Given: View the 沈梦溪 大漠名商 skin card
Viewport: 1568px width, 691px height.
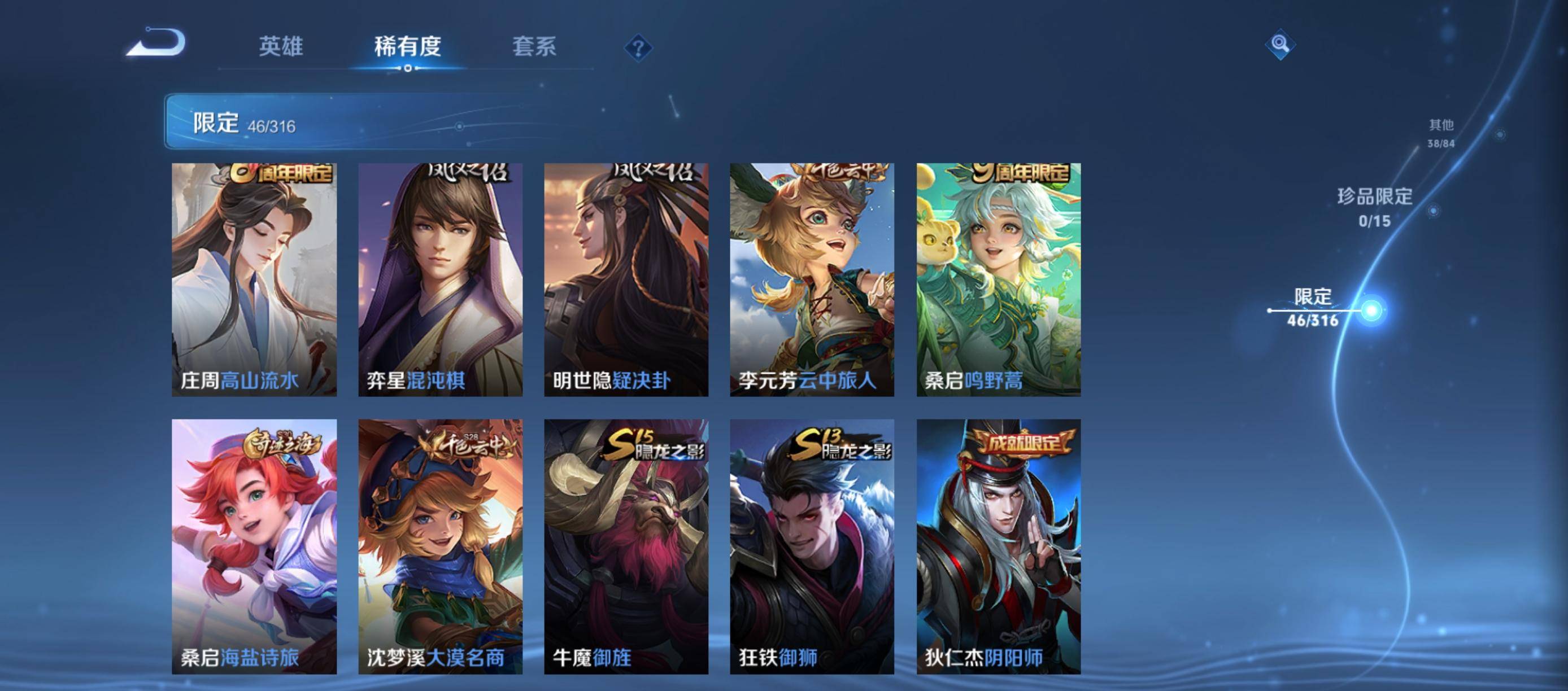Looking at the screenshot, I should click(440, 546).
